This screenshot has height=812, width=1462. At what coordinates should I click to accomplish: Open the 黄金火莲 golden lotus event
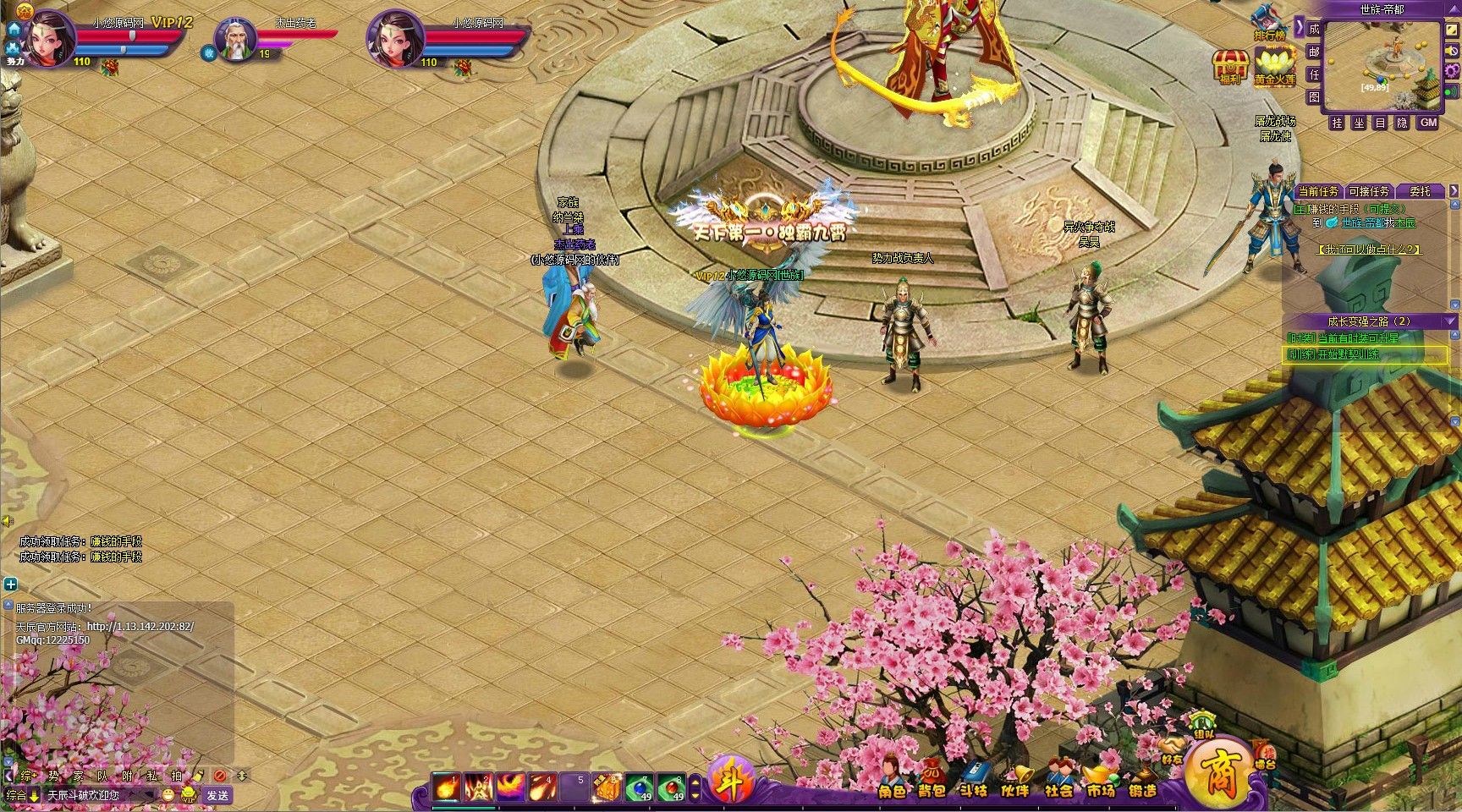point(1274,65)
